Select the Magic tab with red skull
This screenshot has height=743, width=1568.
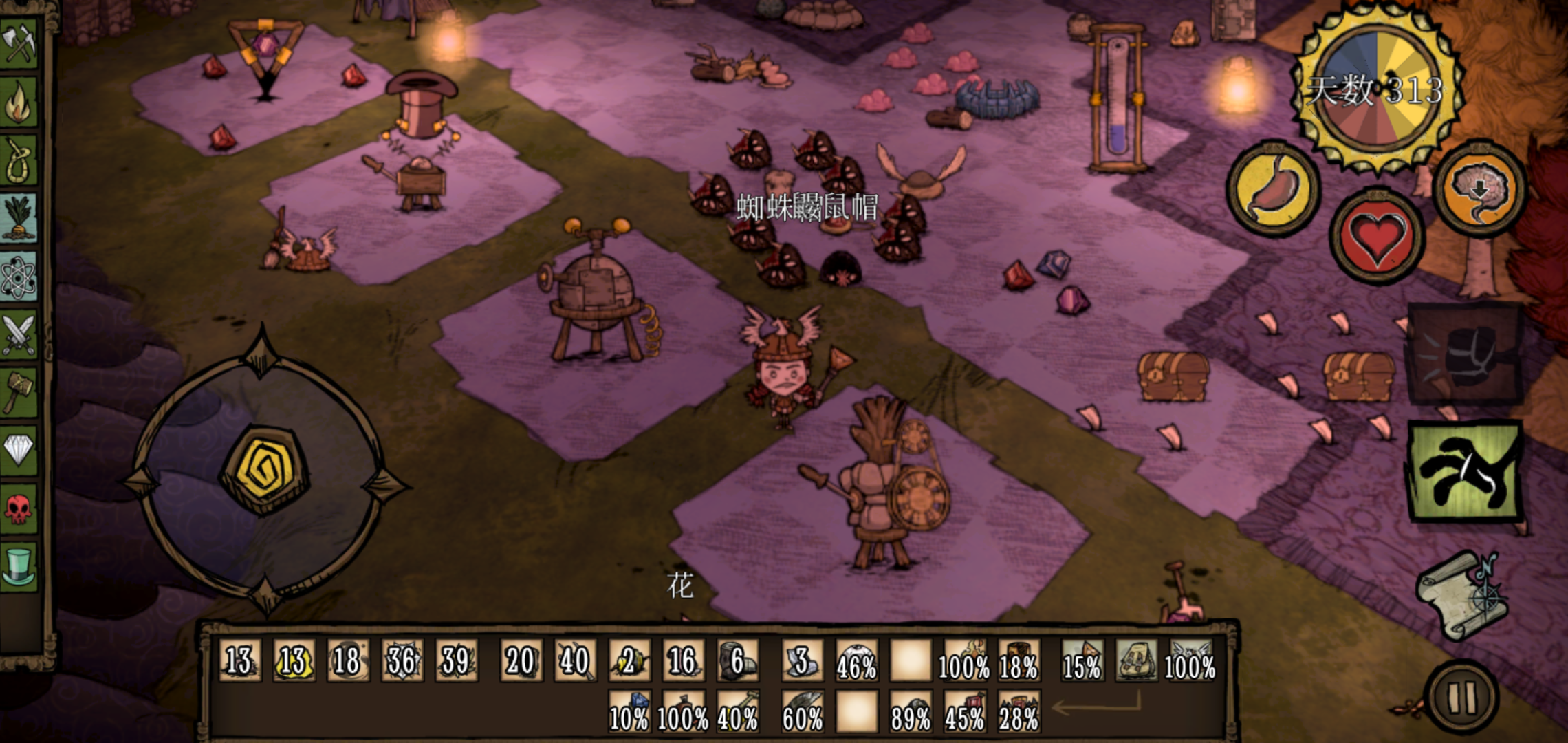tap(19, 508)
